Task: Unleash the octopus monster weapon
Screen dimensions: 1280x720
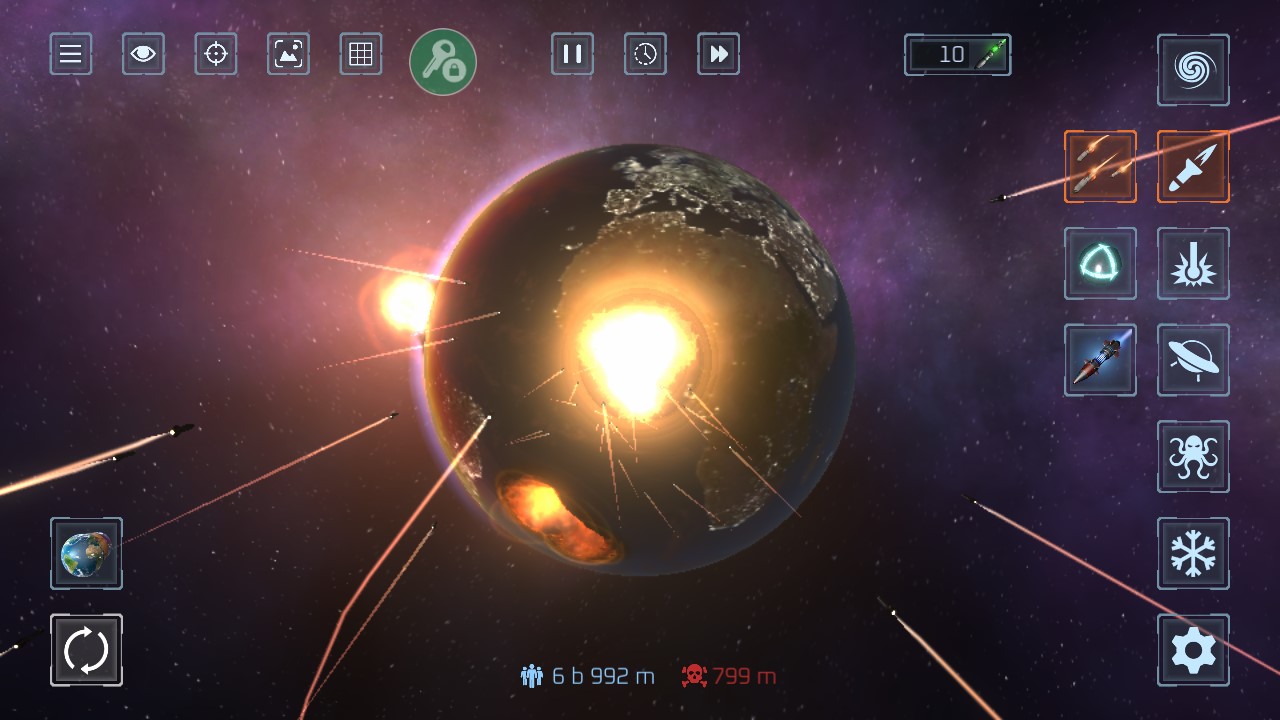Action: tap(1193, 457)
